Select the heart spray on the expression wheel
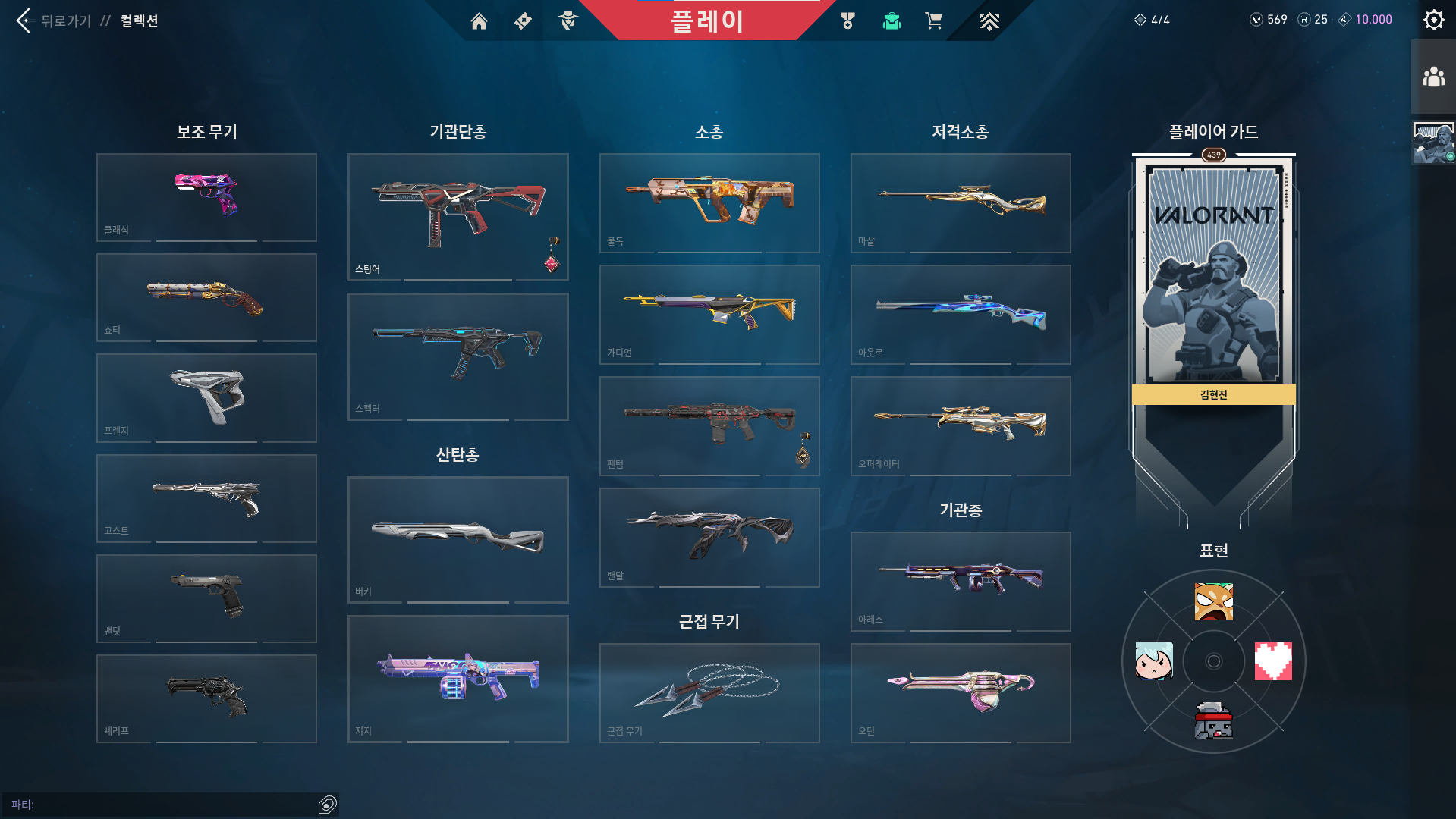1456x819 pixels. click(1273, 661)
